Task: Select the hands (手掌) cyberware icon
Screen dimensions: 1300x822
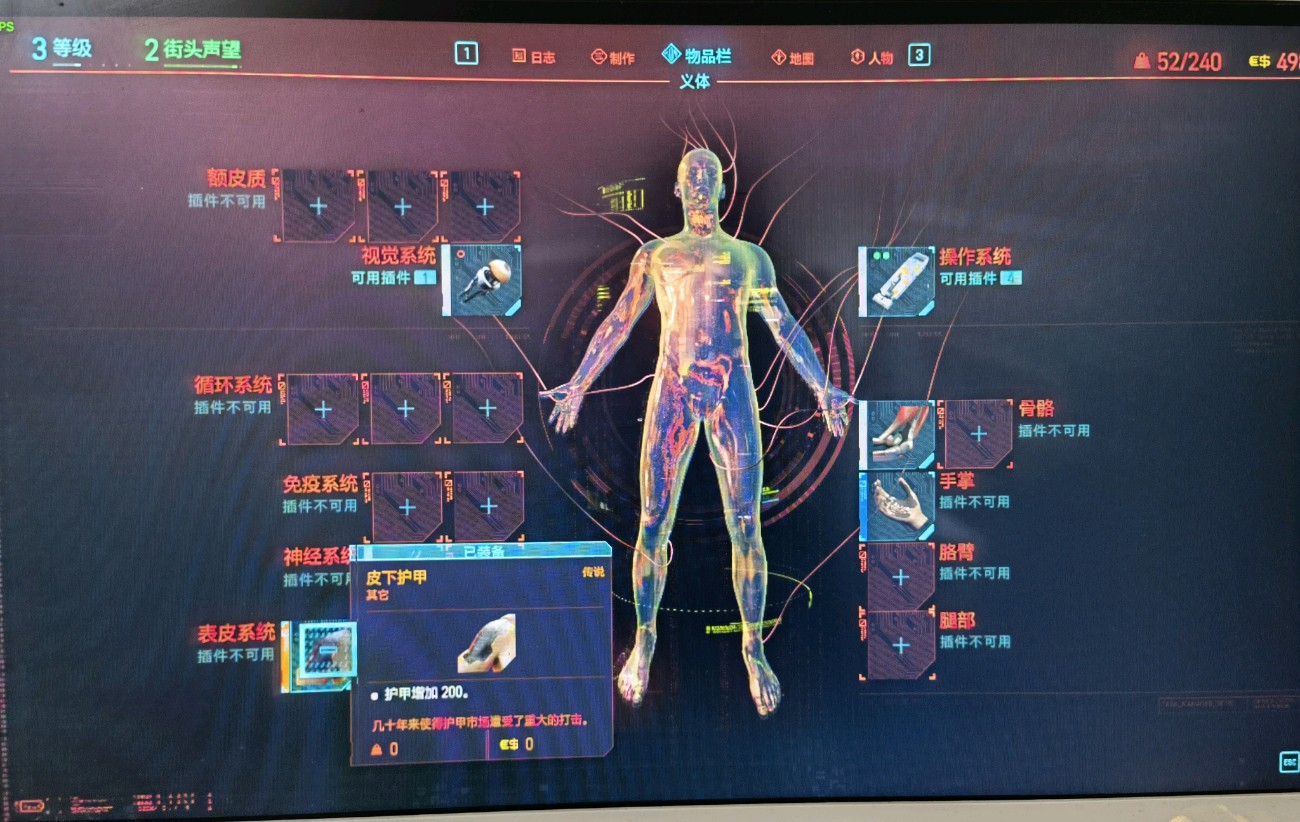Action: [x=897, y=505]
